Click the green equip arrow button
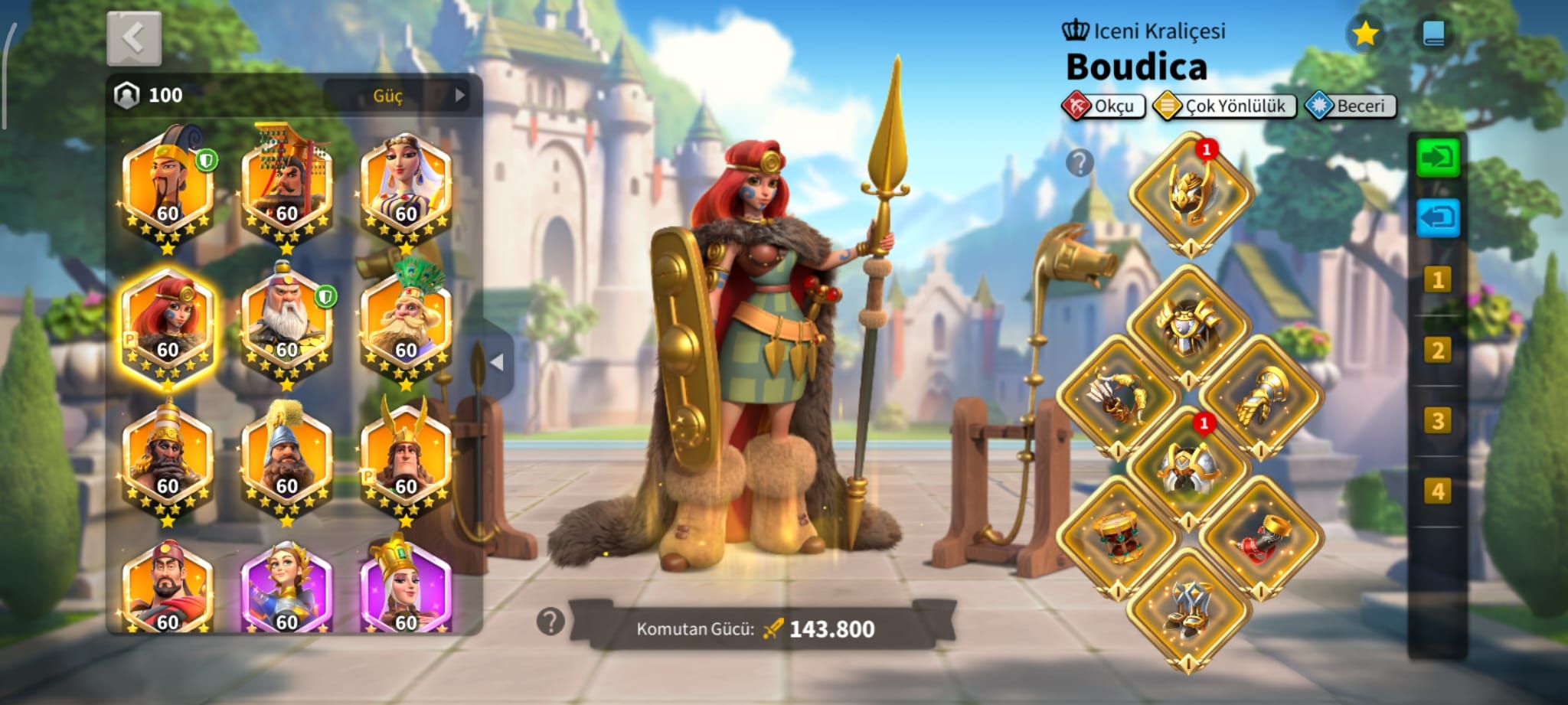The image size is (1568, 705). point(1438,158)
